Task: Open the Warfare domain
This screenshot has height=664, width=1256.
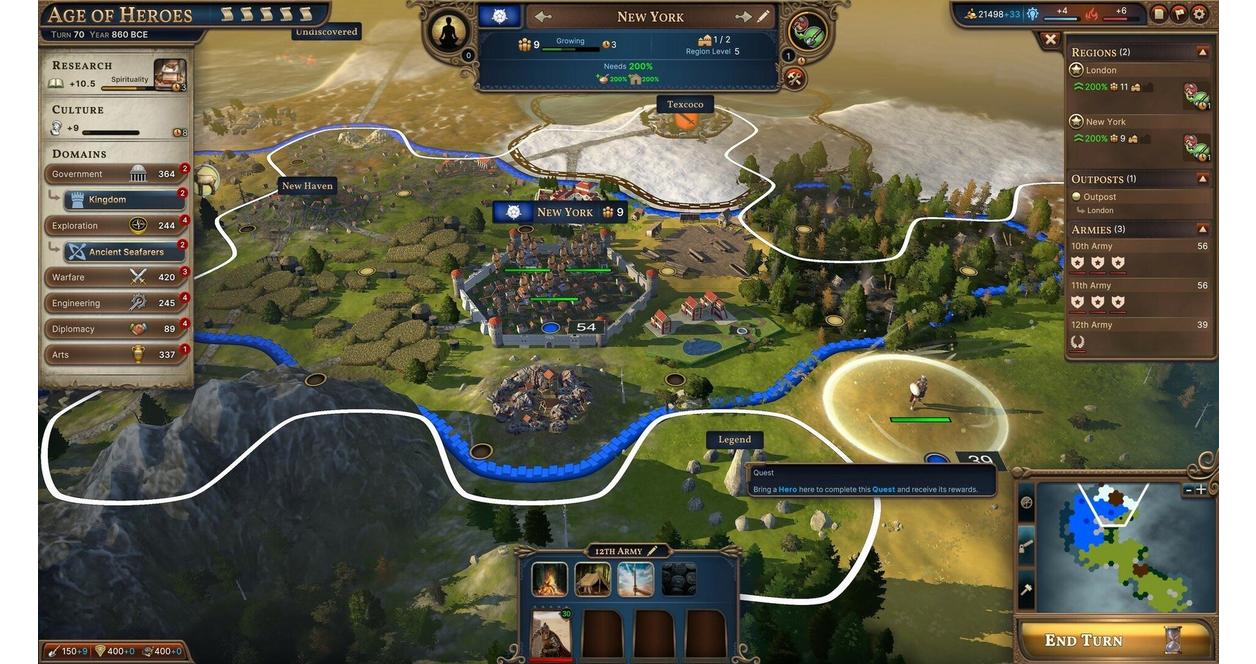Action: click(115, 277)
